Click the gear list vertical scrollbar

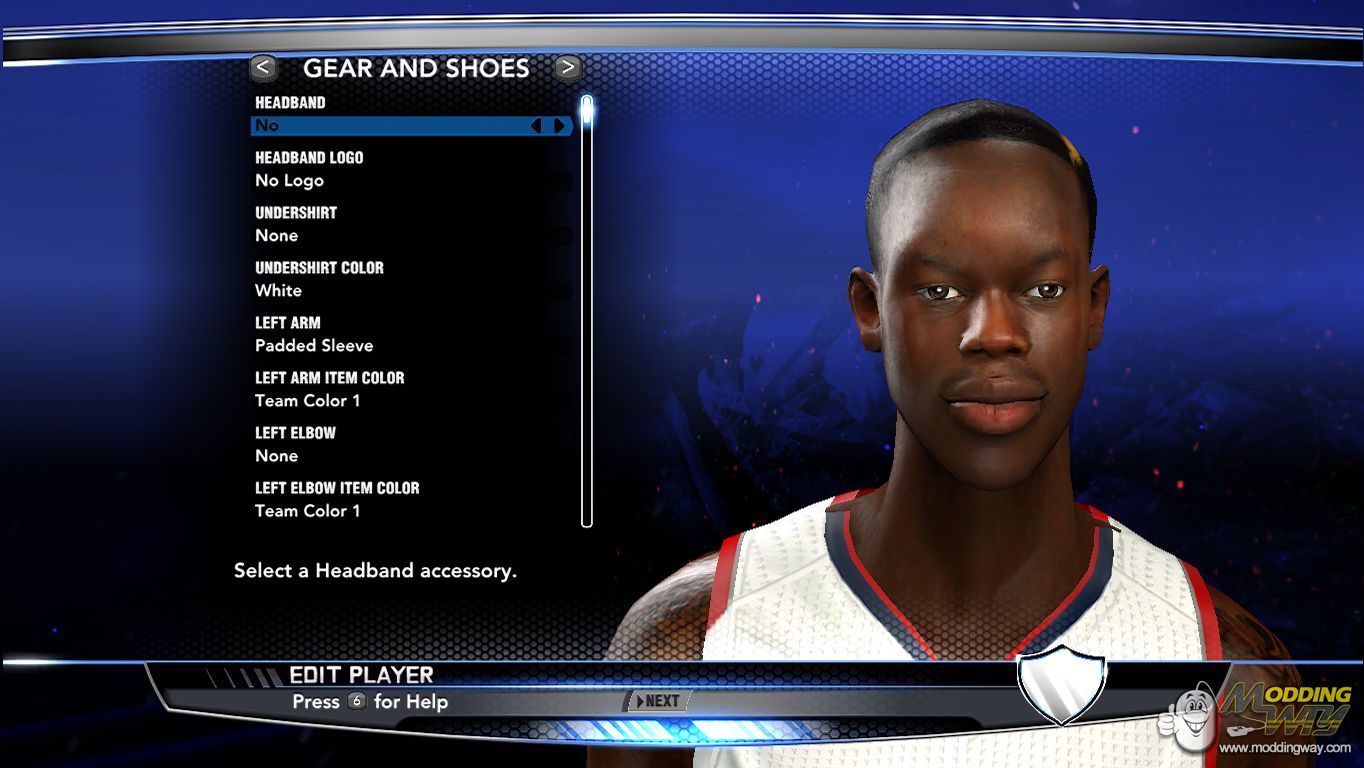tap(587, 310)
